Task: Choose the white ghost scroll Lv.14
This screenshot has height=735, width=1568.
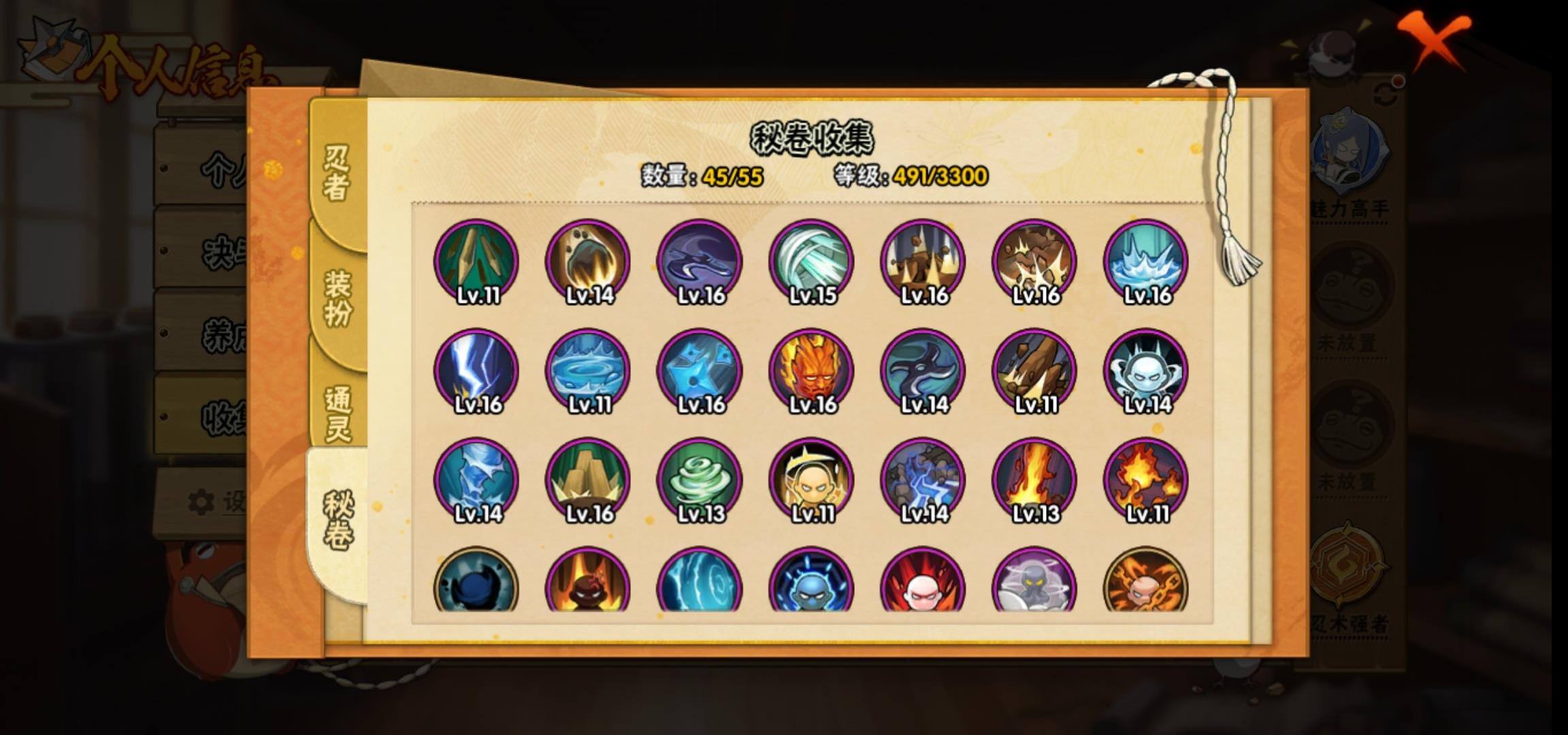Action: click(1146, 371)
